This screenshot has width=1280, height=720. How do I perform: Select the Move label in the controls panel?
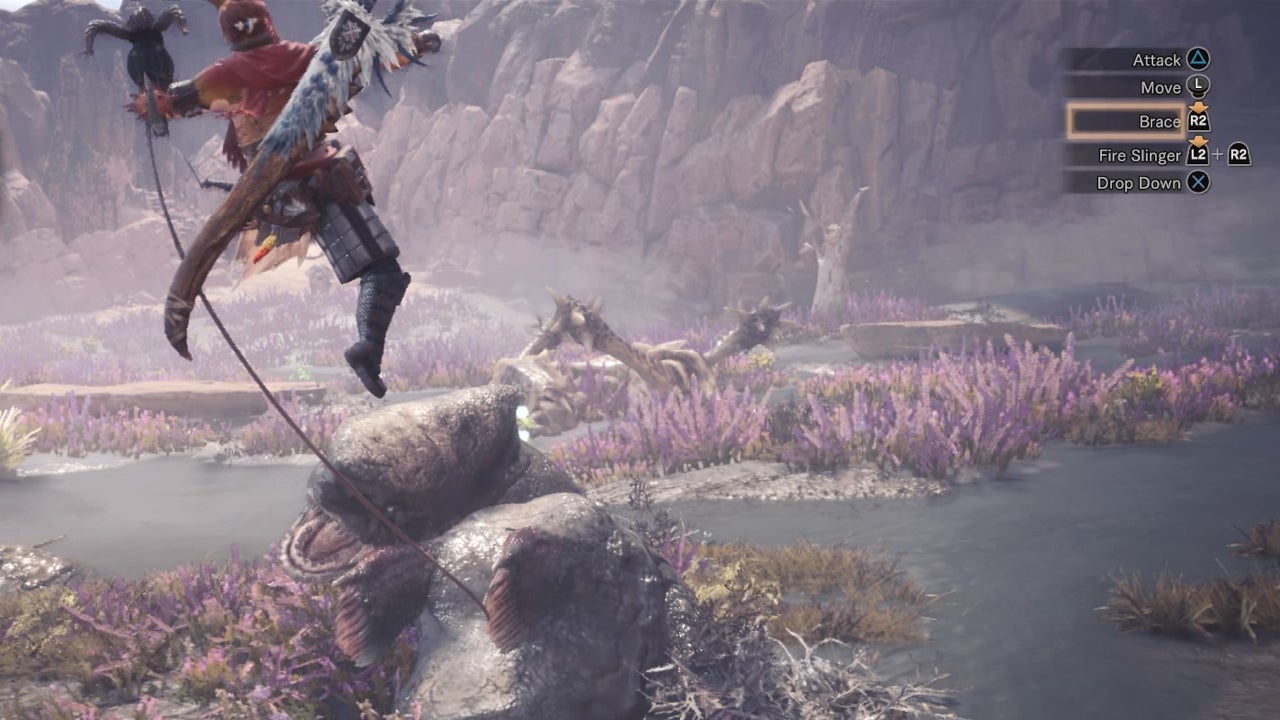(1162, 87)
